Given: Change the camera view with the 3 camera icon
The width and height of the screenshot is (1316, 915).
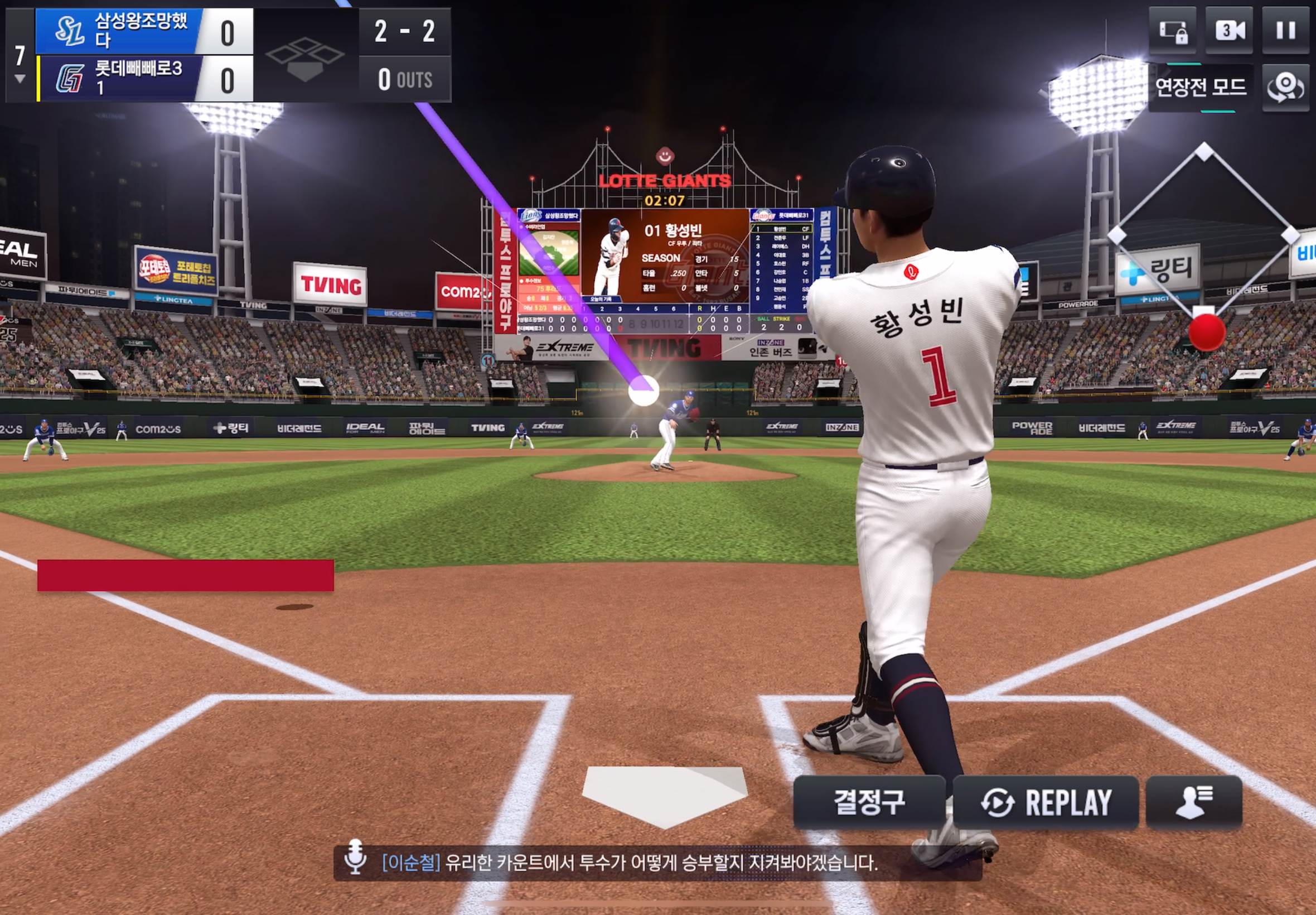Looking at the screenshot, I should tap(1230, 30).
